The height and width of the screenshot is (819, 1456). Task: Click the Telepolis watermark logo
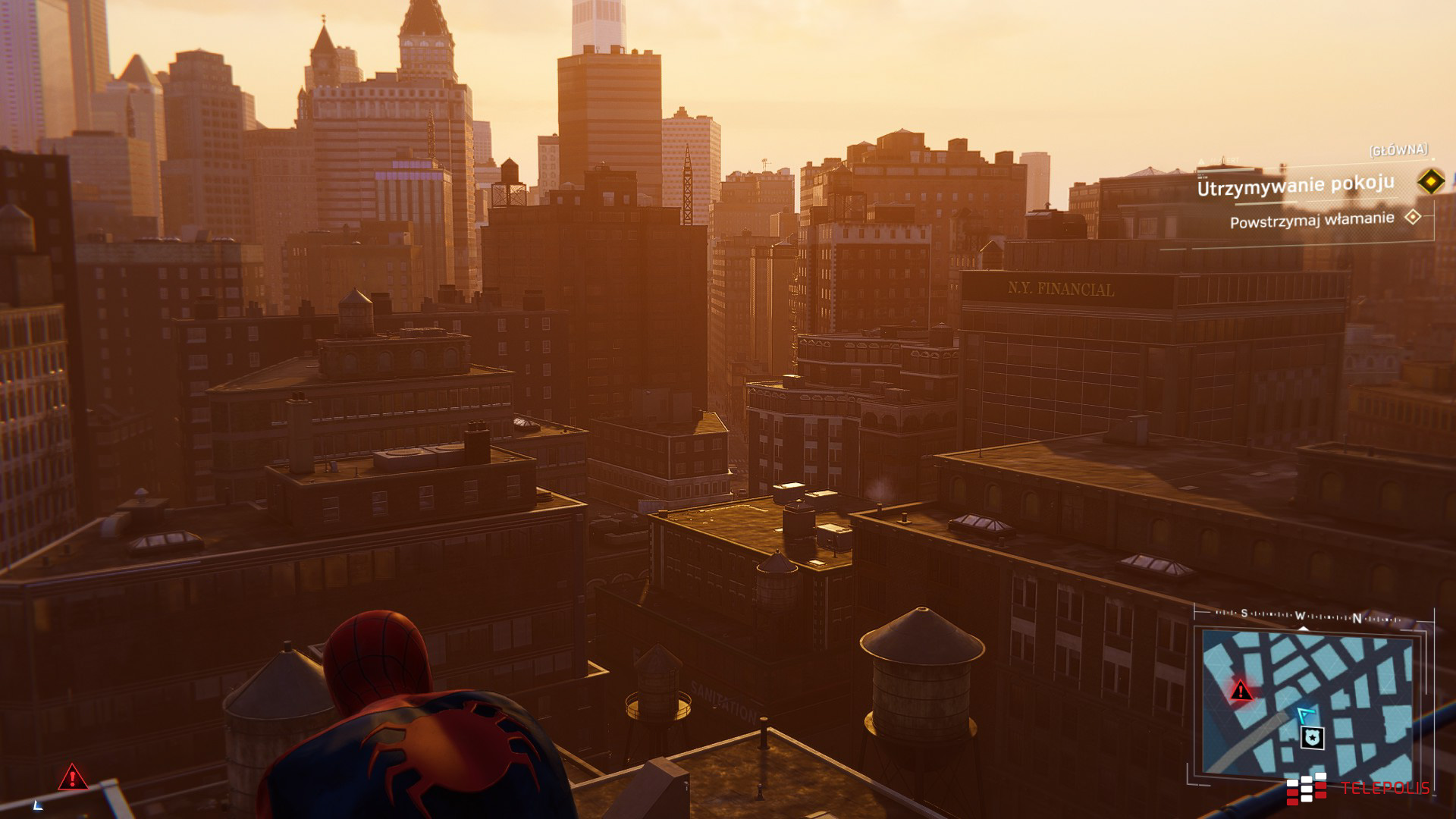1357,789
